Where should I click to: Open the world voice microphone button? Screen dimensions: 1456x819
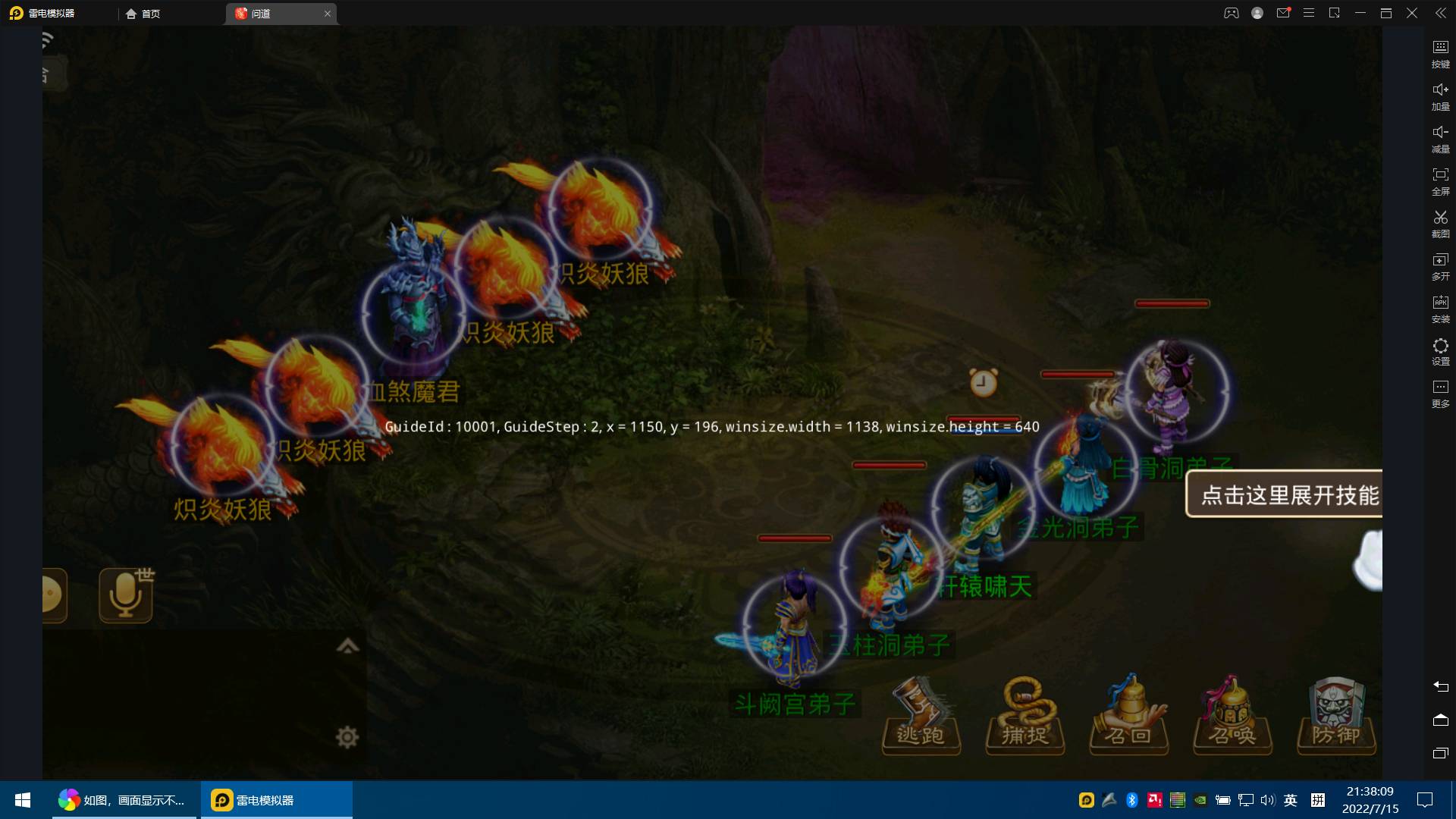(126, 595)
